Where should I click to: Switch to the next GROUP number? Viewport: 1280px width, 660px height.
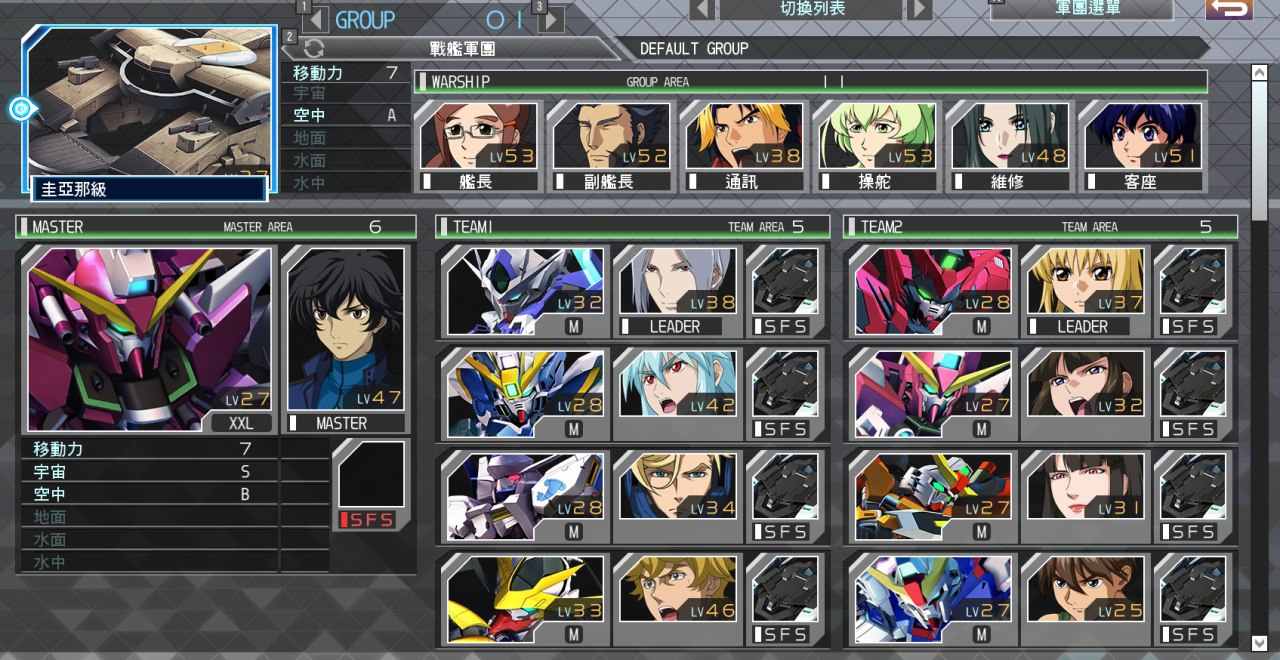[x=552, y=19]
